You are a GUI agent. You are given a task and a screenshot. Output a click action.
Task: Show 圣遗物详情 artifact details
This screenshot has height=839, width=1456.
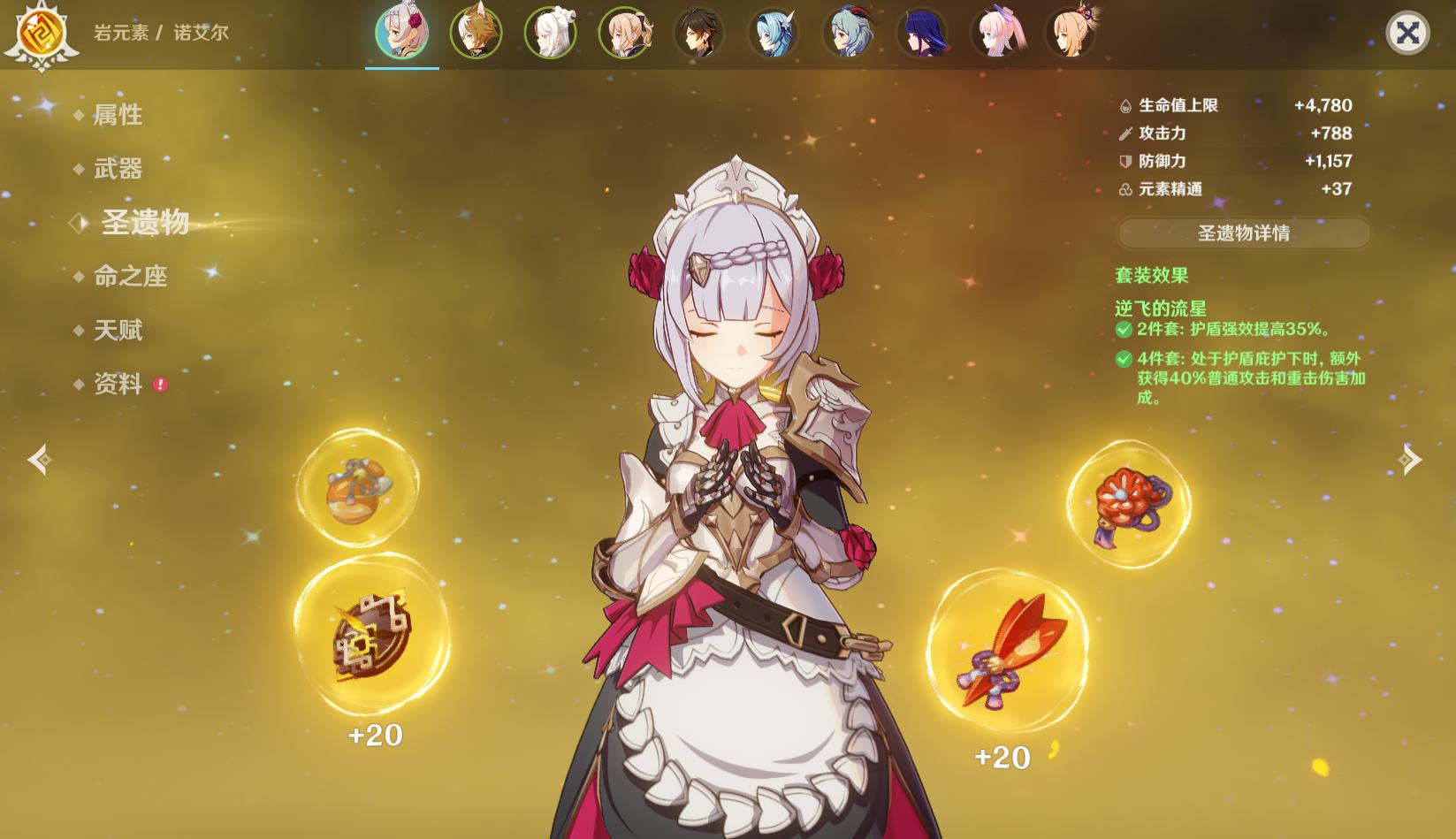[1243, 233]
